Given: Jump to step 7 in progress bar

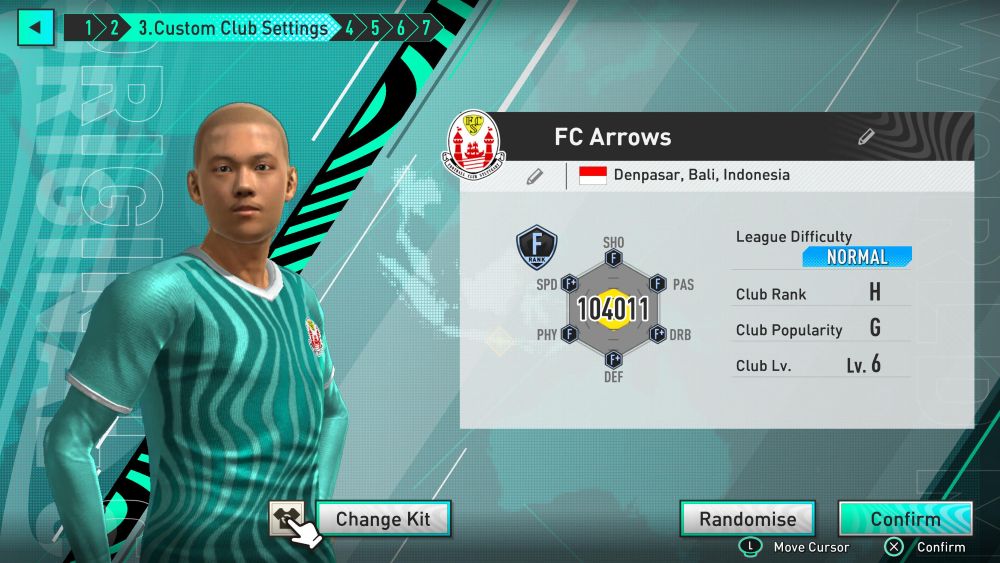Looking at the screenshot, I should click(425, 28).
